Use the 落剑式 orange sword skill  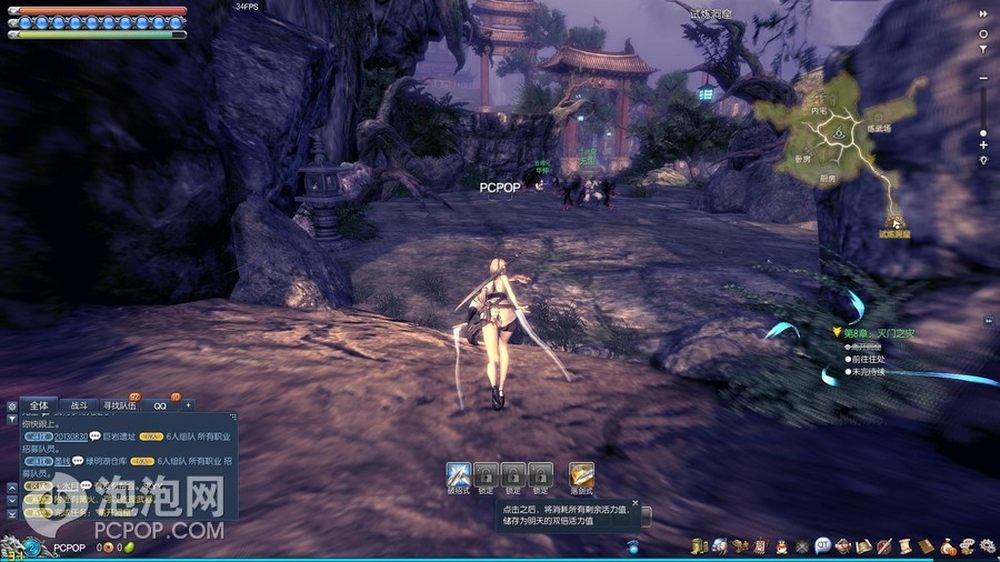click(582, 474)
